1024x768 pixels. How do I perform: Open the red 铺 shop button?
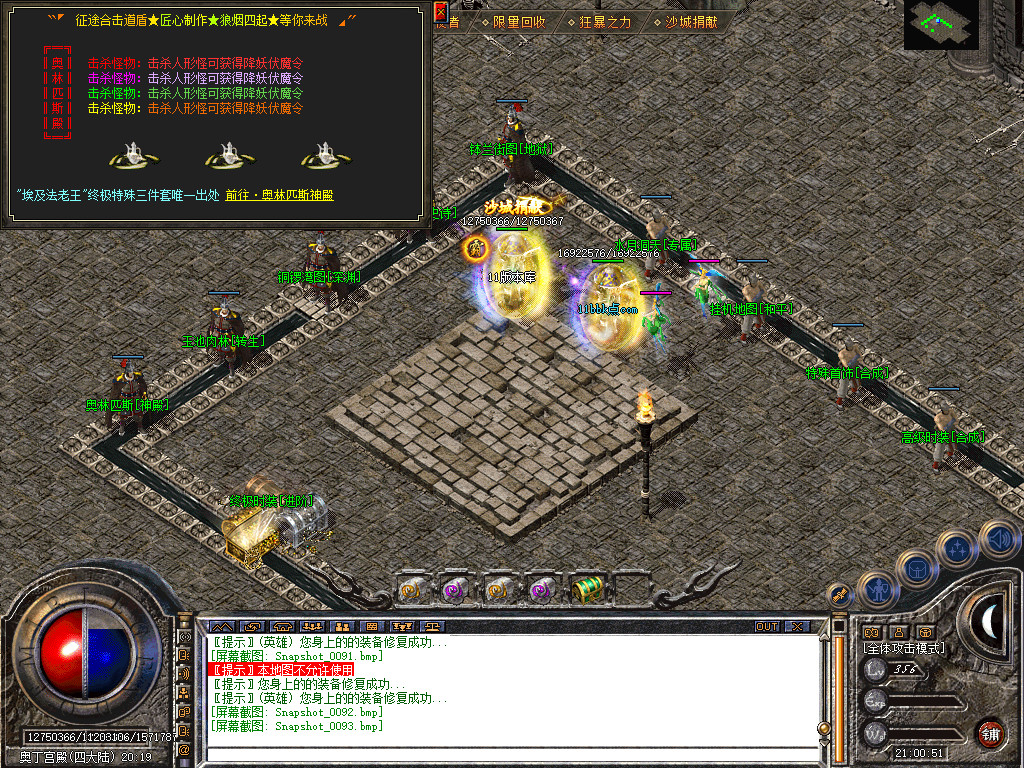tap(990, 733)
